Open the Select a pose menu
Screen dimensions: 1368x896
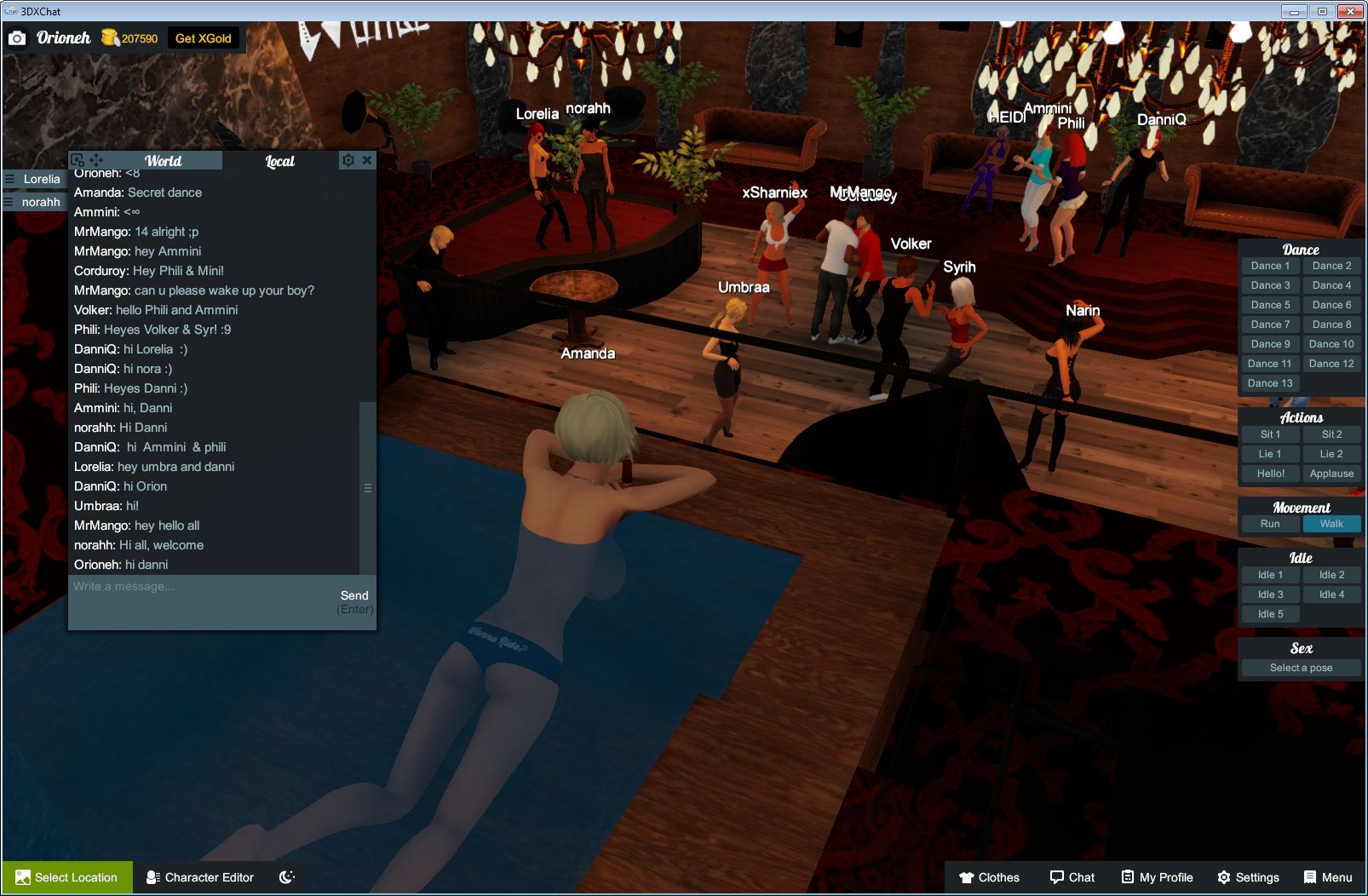pos(1301,668)
